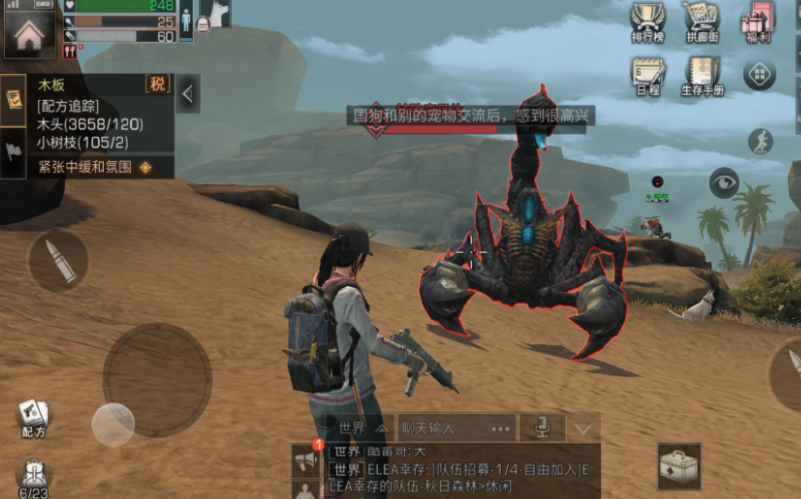Open the 福利 rewards gift icon
The height and width of the screenshot is (499, 801).
coord(759,22)
